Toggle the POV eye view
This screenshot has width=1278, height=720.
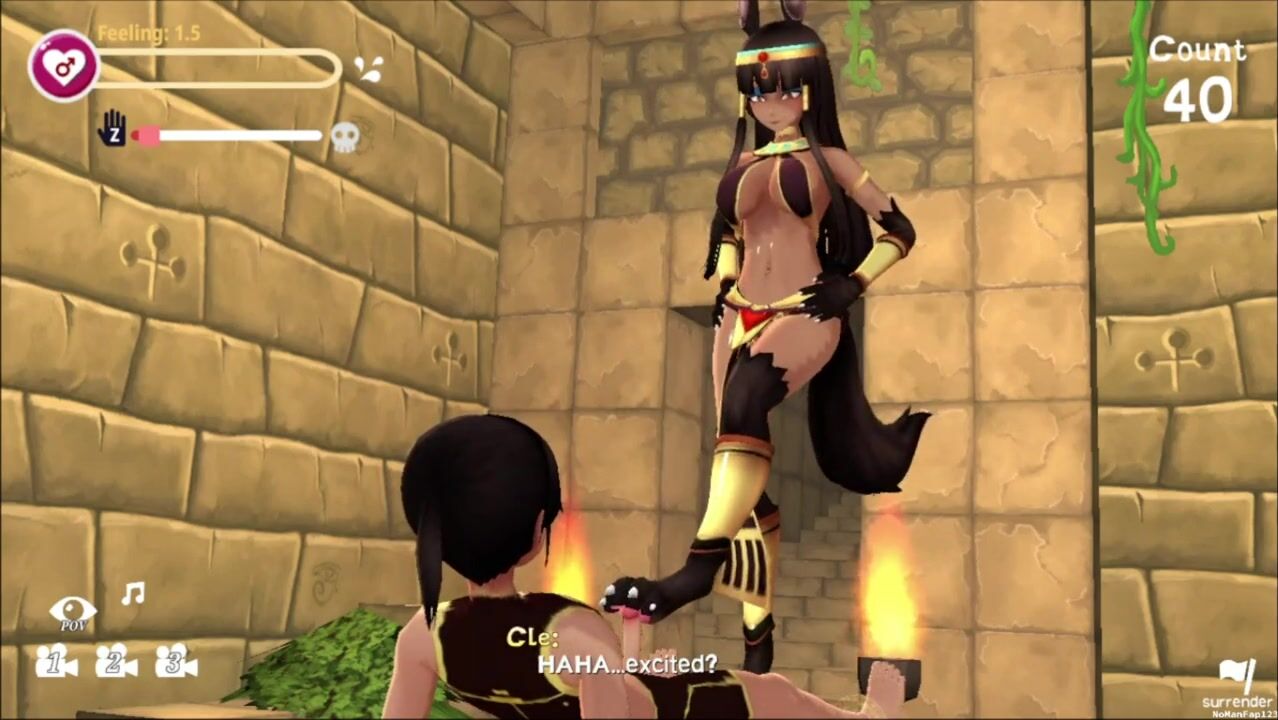point(73,611)
